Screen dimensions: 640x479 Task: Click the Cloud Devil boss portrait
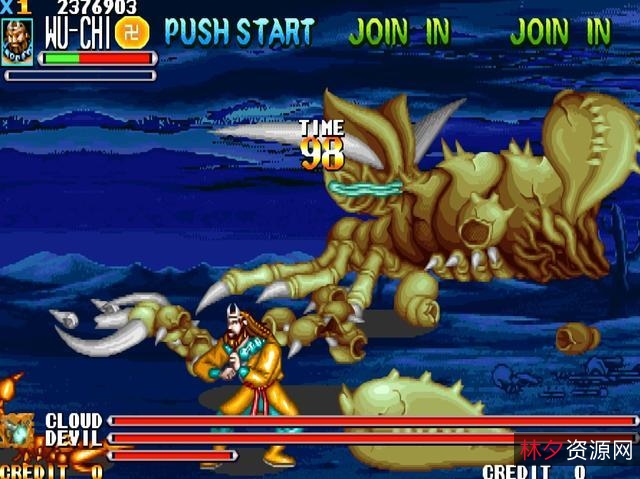pos(17,432)
